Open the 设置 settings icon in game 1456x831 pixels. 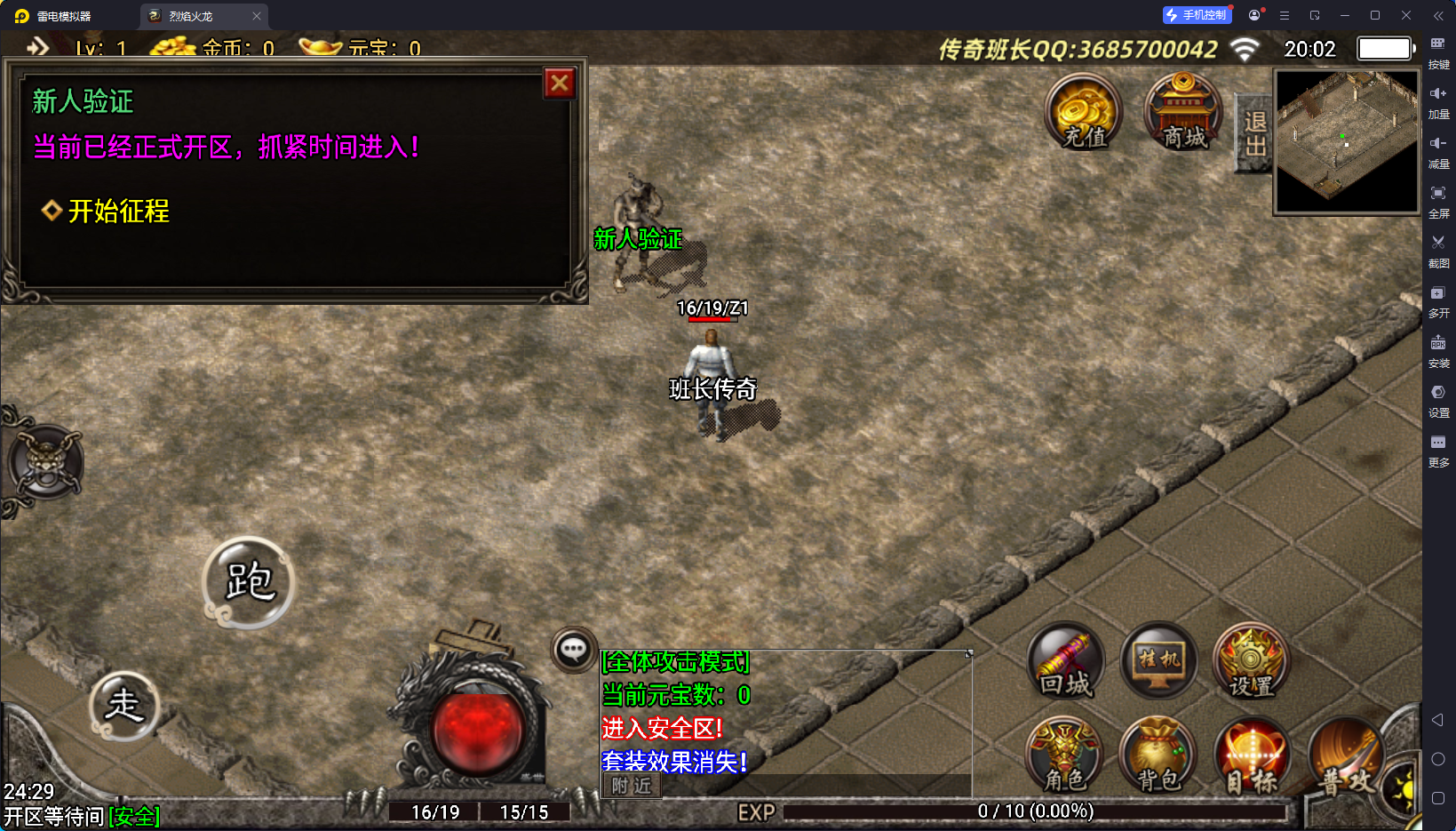tap(1251, 661)
